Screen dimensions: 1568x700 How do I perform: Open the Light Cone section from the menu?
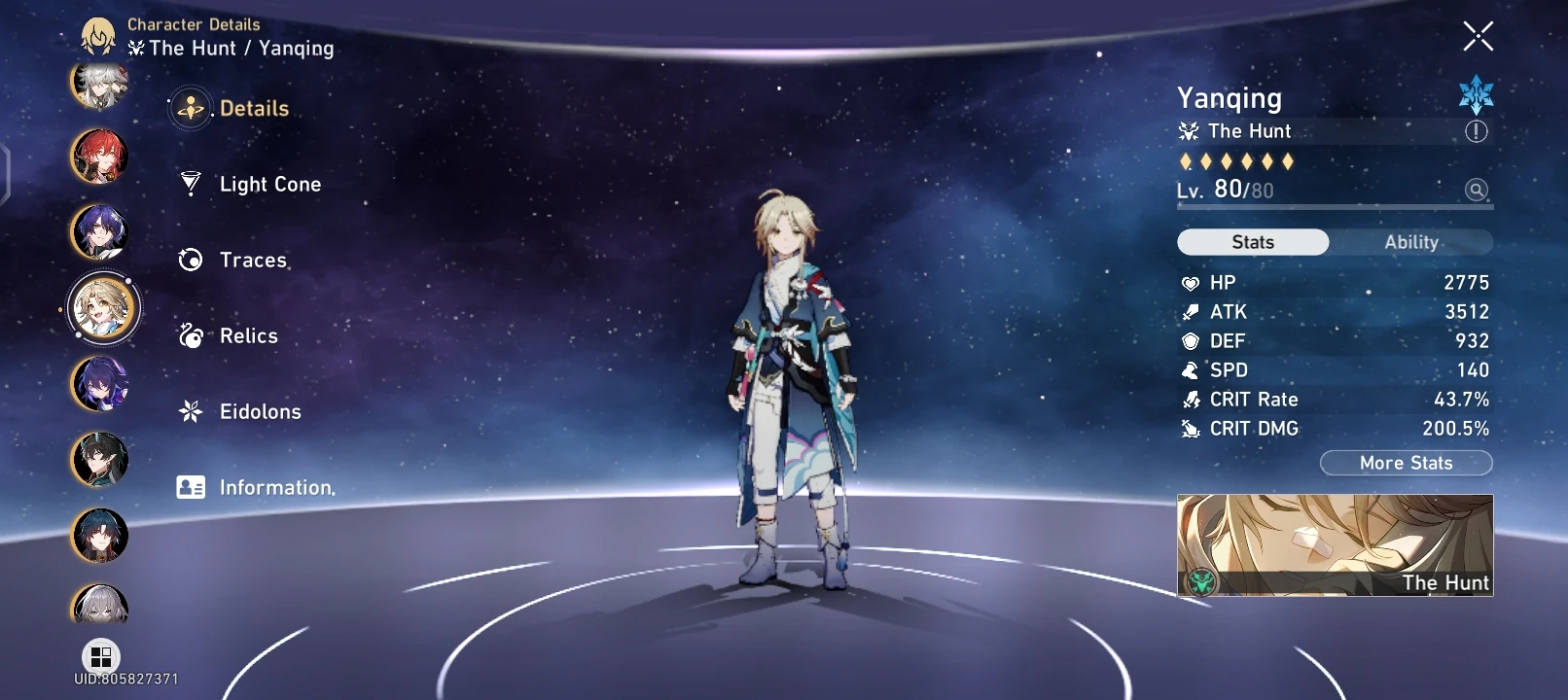tap(268, 184)
